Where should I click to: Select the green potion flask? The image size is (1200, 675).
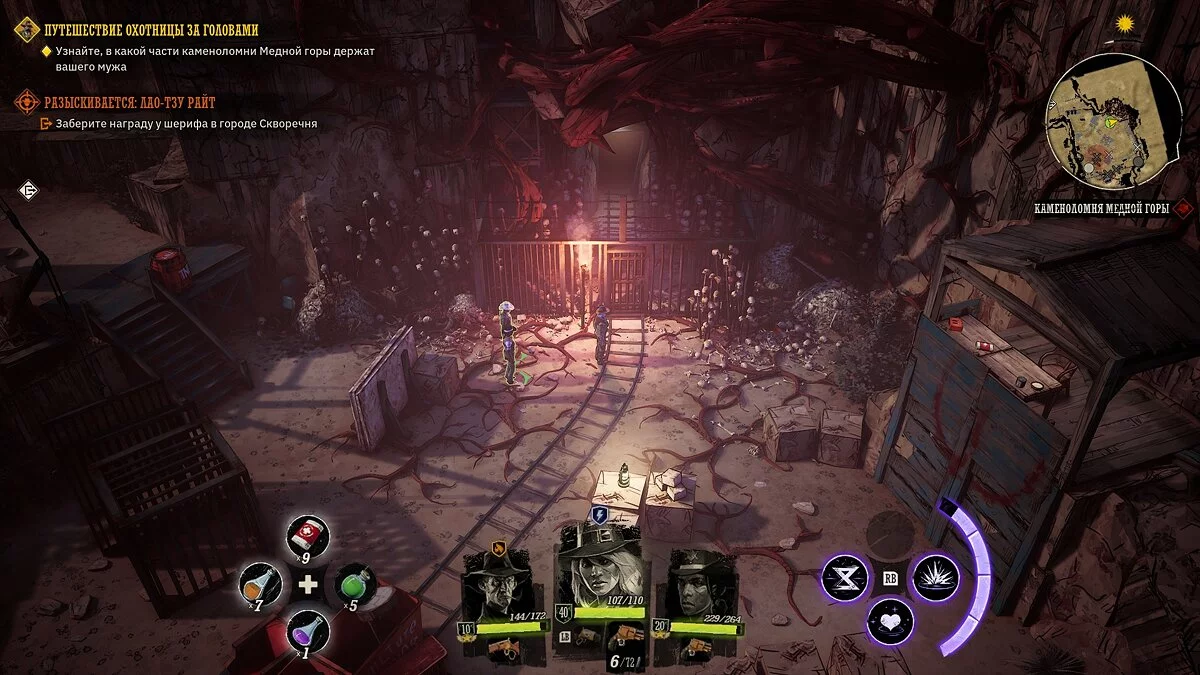(x=355, y=582)
